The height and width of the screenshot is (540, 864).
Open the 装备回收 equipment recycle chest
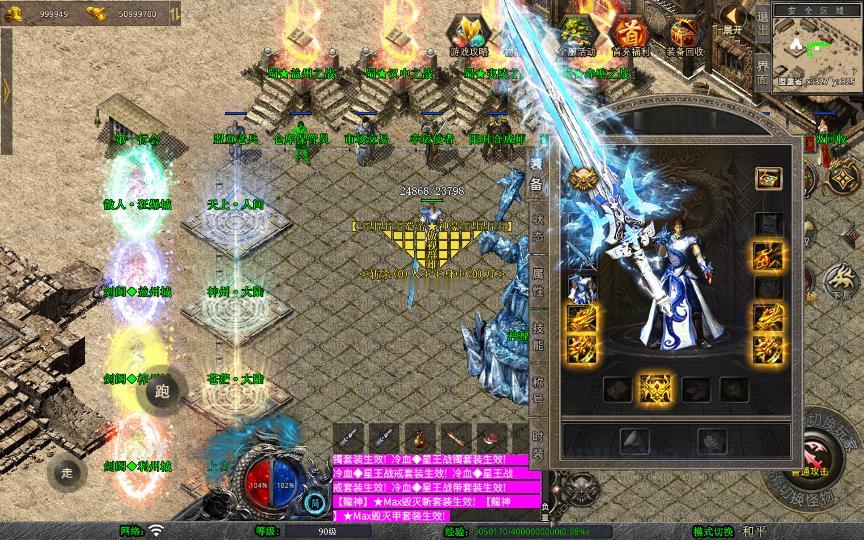tap(685, 36)
